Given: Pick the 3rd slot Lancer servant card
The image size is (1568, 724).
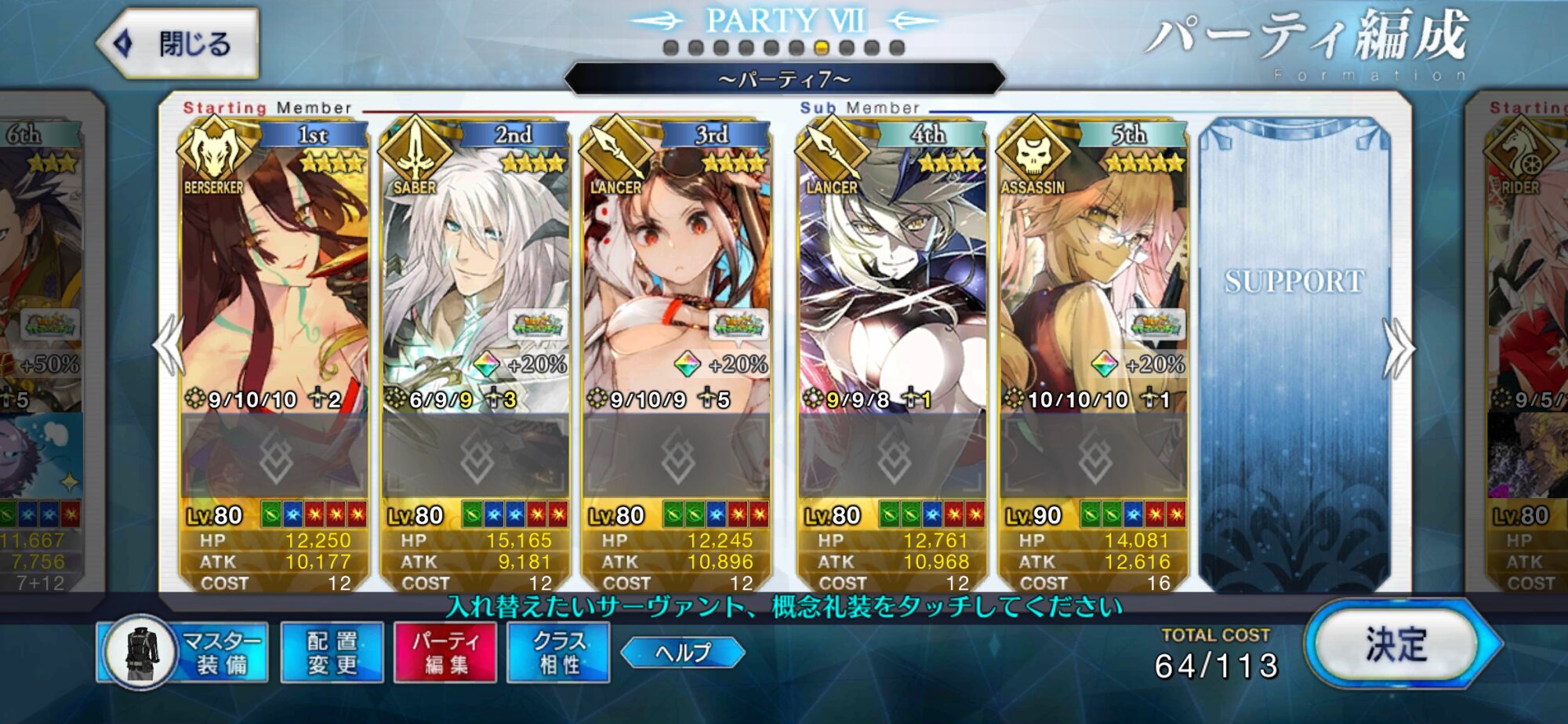Looking at the screenshot, I should tap(676, 282).
